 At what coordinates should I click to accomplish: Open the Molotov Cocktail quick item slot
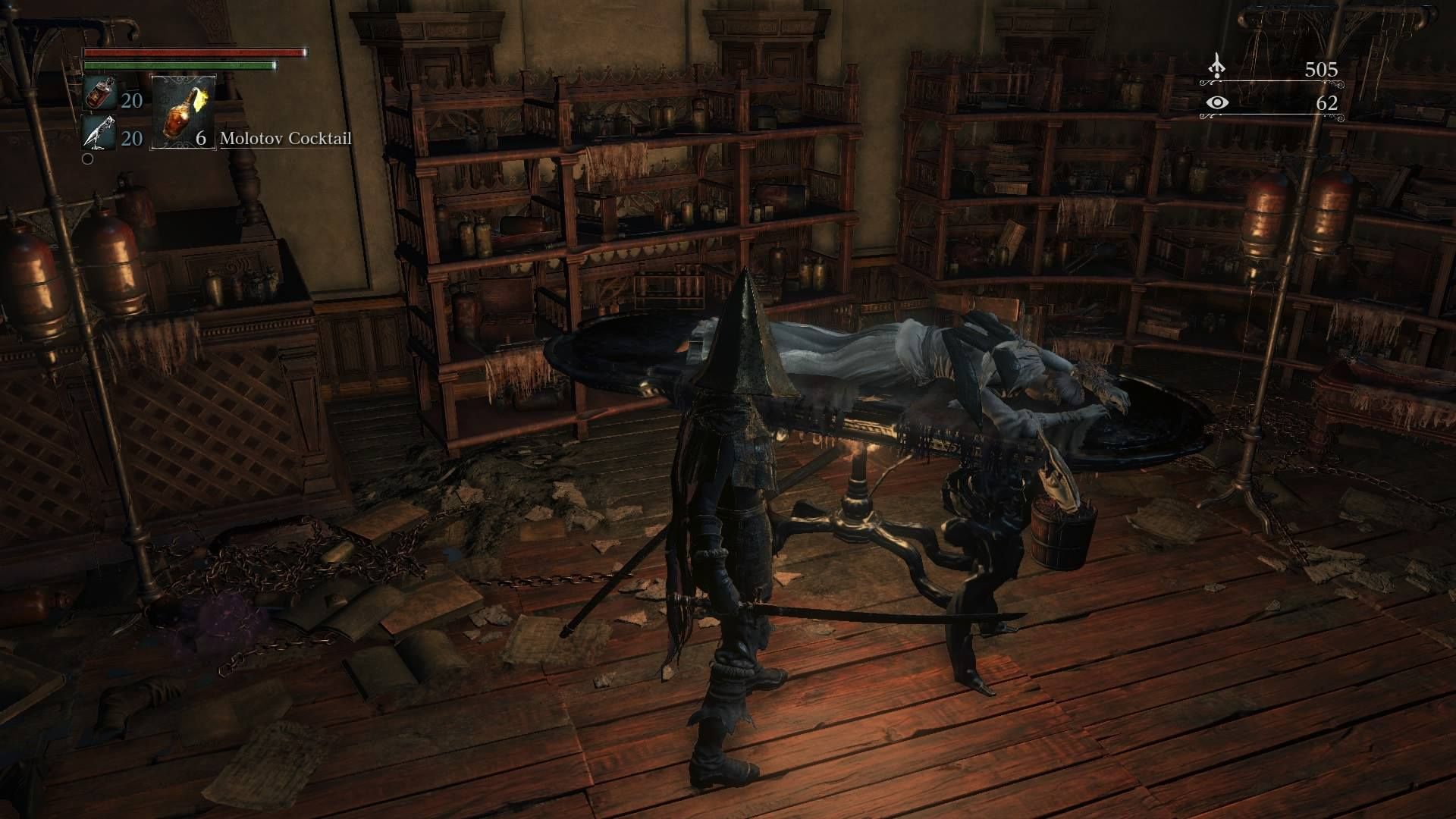tap(182, 114)
